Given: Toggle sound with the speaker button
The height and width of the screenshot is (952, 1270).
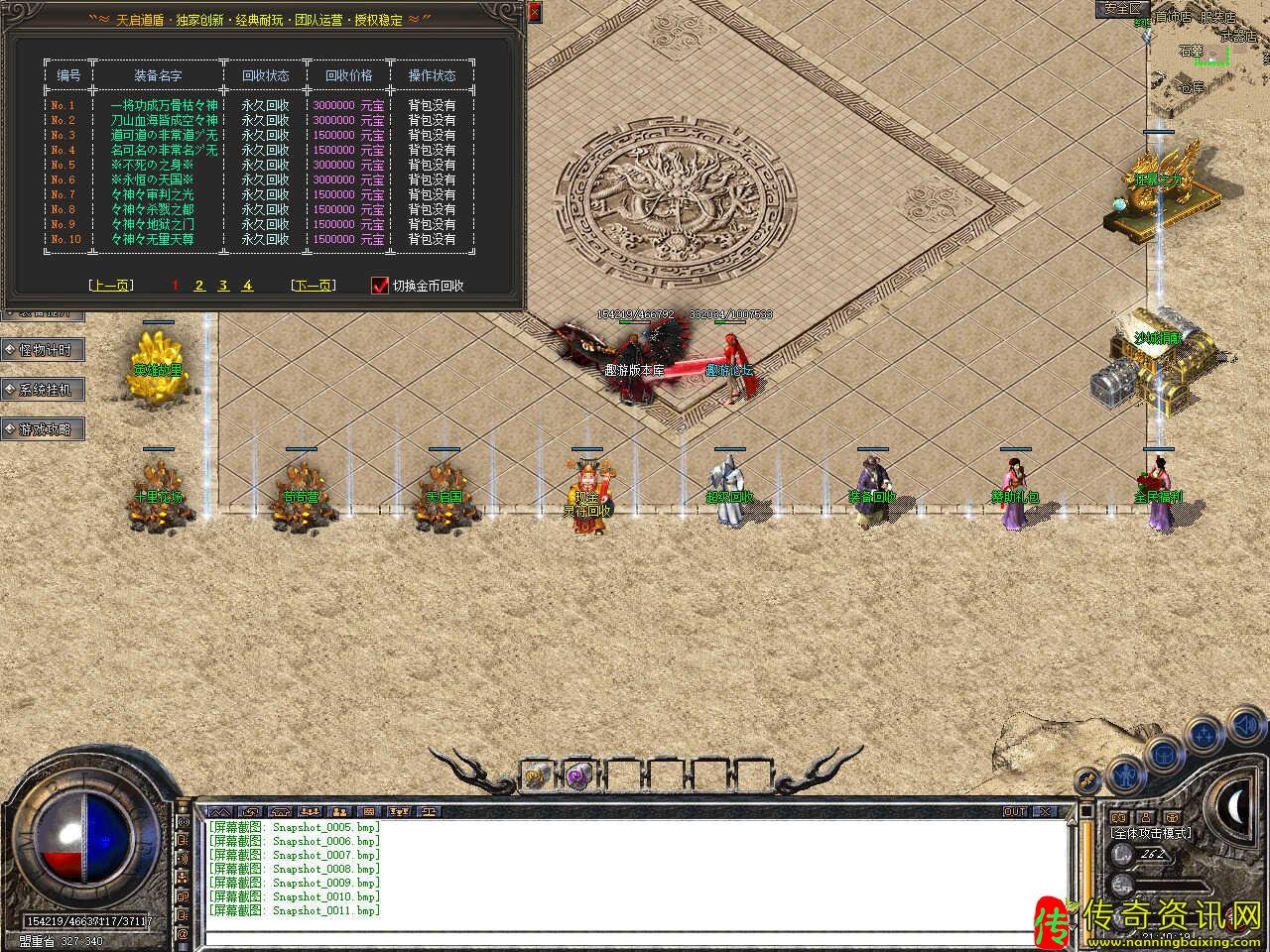Looking at the screenshot, I should pos(1244,728).
